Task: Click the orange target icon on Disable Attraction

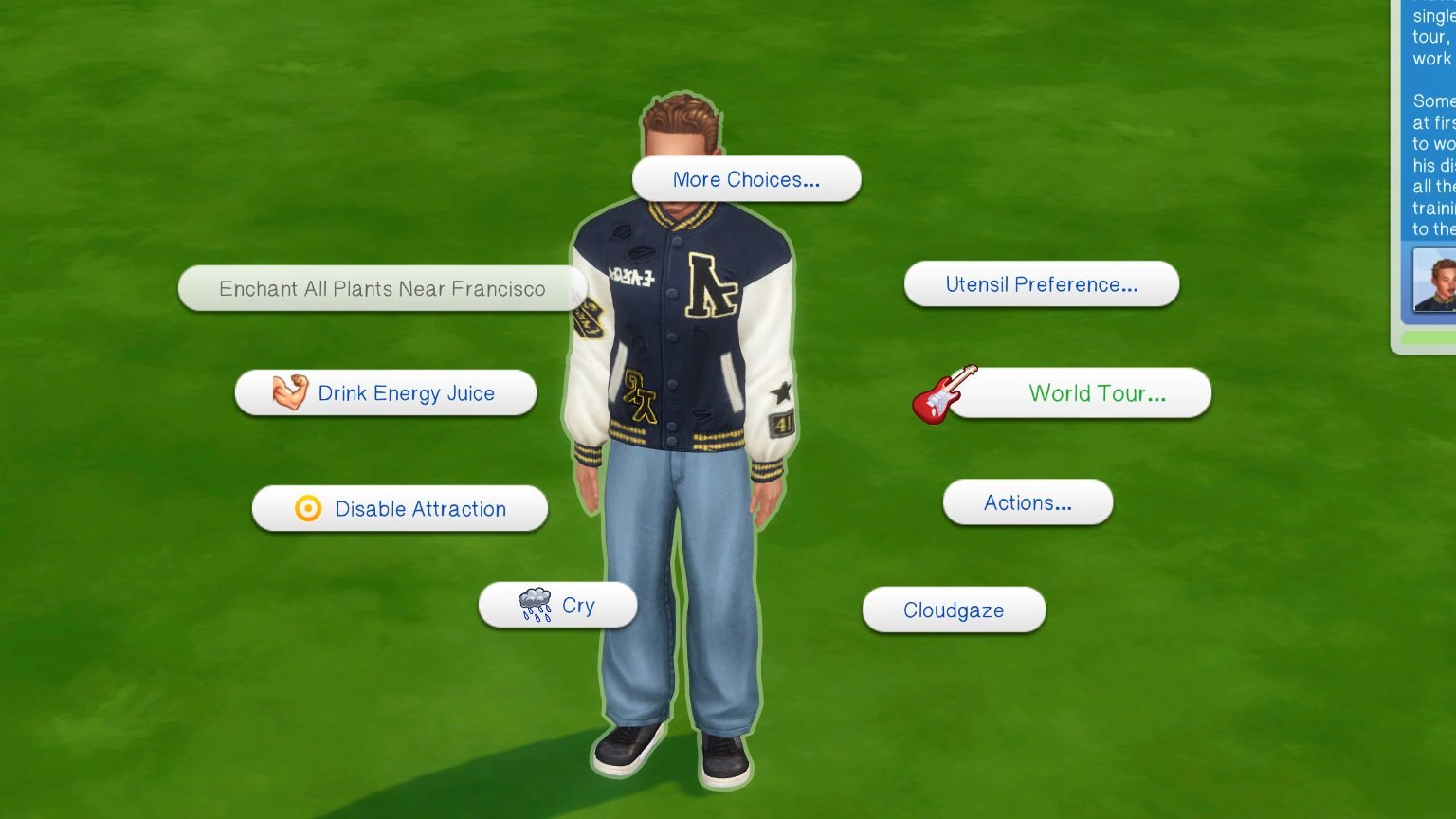Action: (x=305, y=509)
